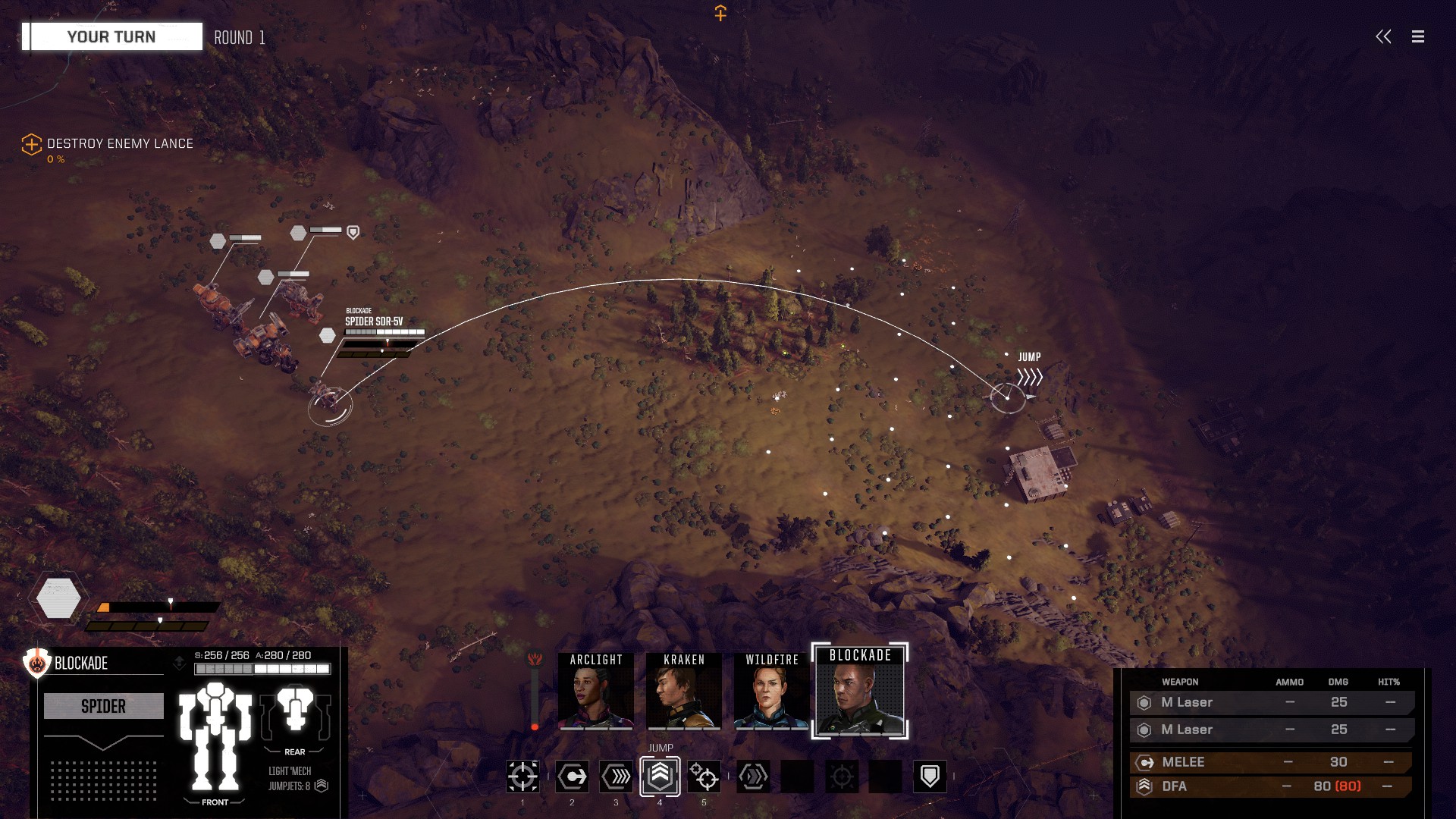This screenshot has width=1456, height=819.
Task: Open the Destroy Enemy Lance objective
Action: tap(119, 144)
